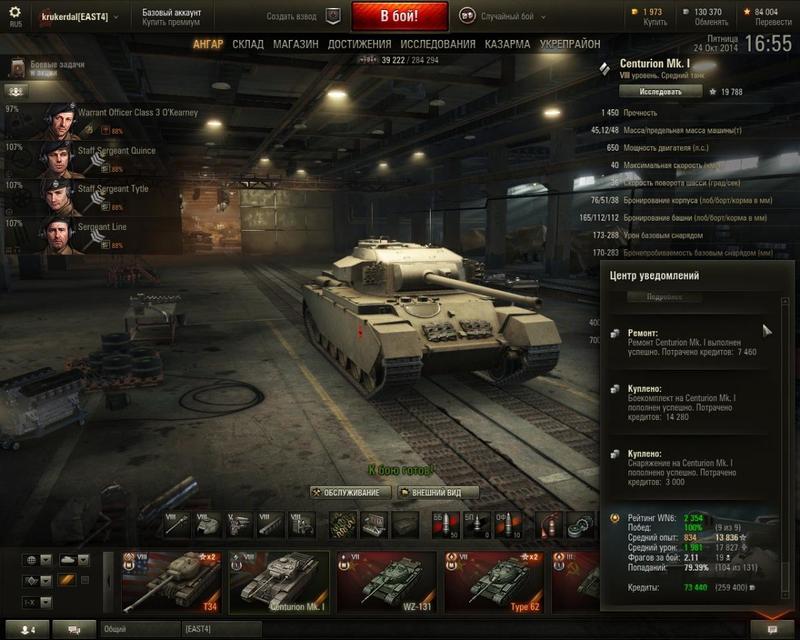Switch to the МАГАЗИН tab
The width and height of the screenshot is (800, 640).
click(295, 45)
